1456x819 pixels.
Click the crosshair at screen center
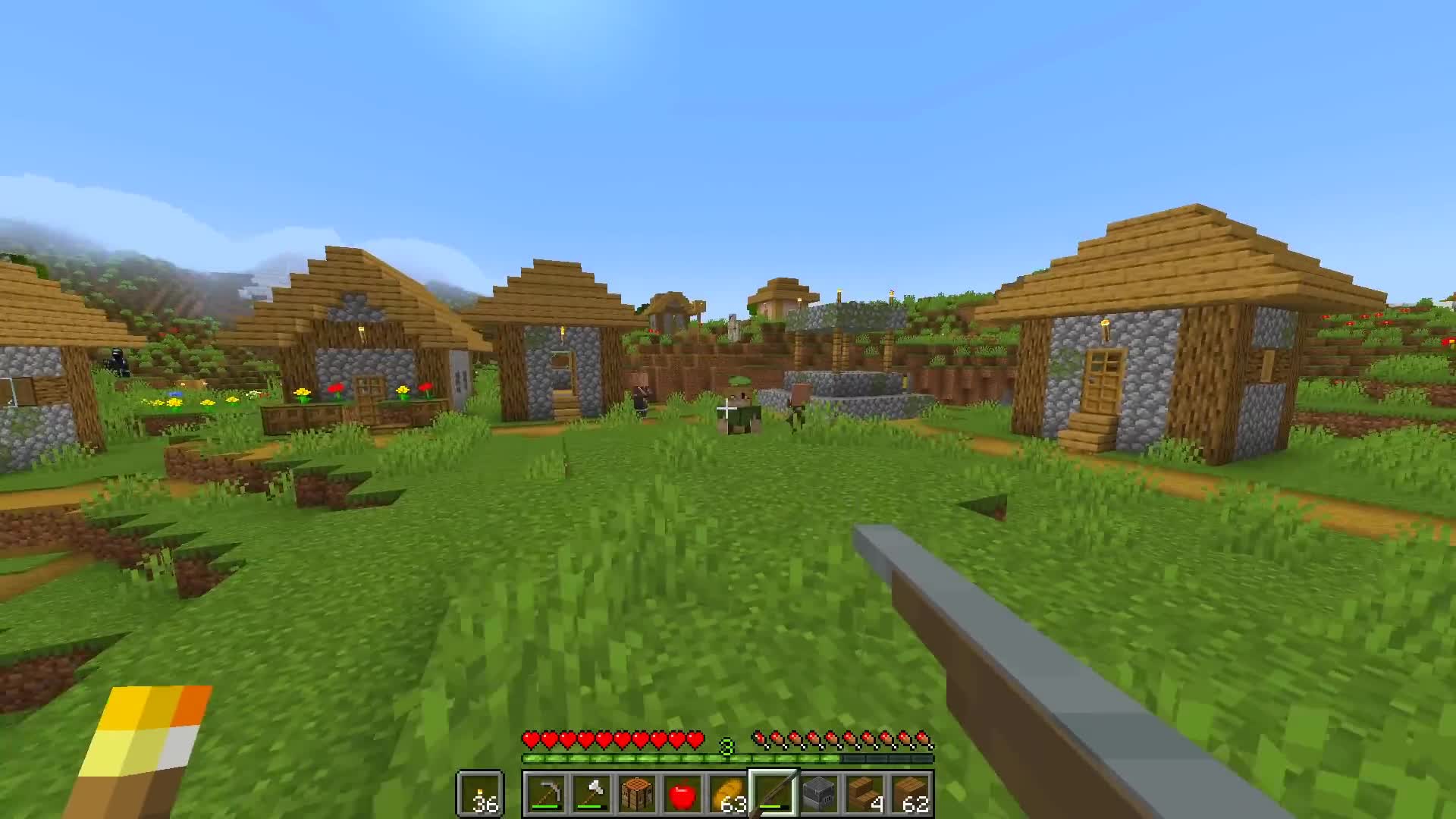click(x=728, y=409)
